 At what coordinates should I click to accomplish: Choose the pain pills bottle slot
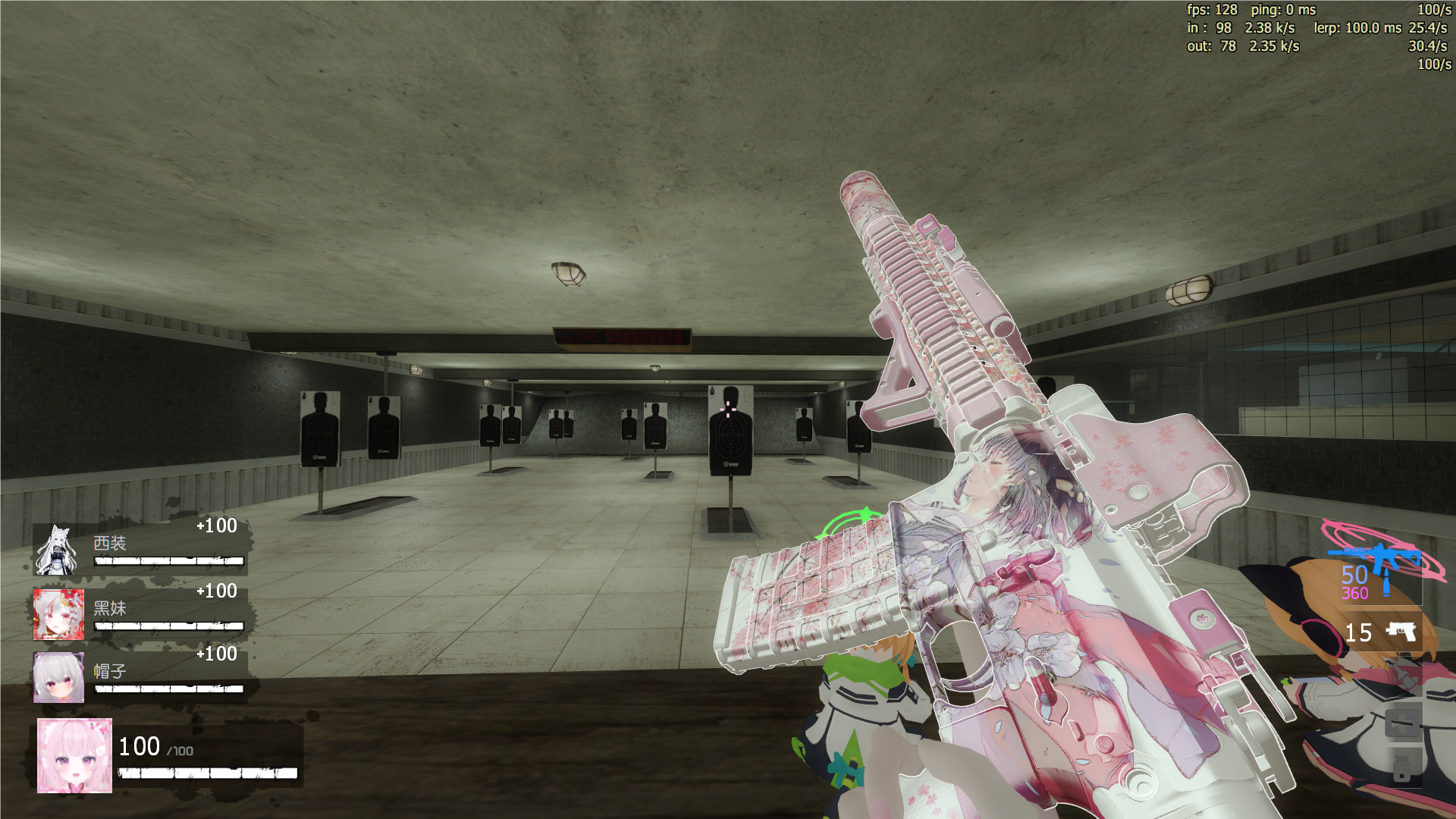click(x=1402, y=767)
